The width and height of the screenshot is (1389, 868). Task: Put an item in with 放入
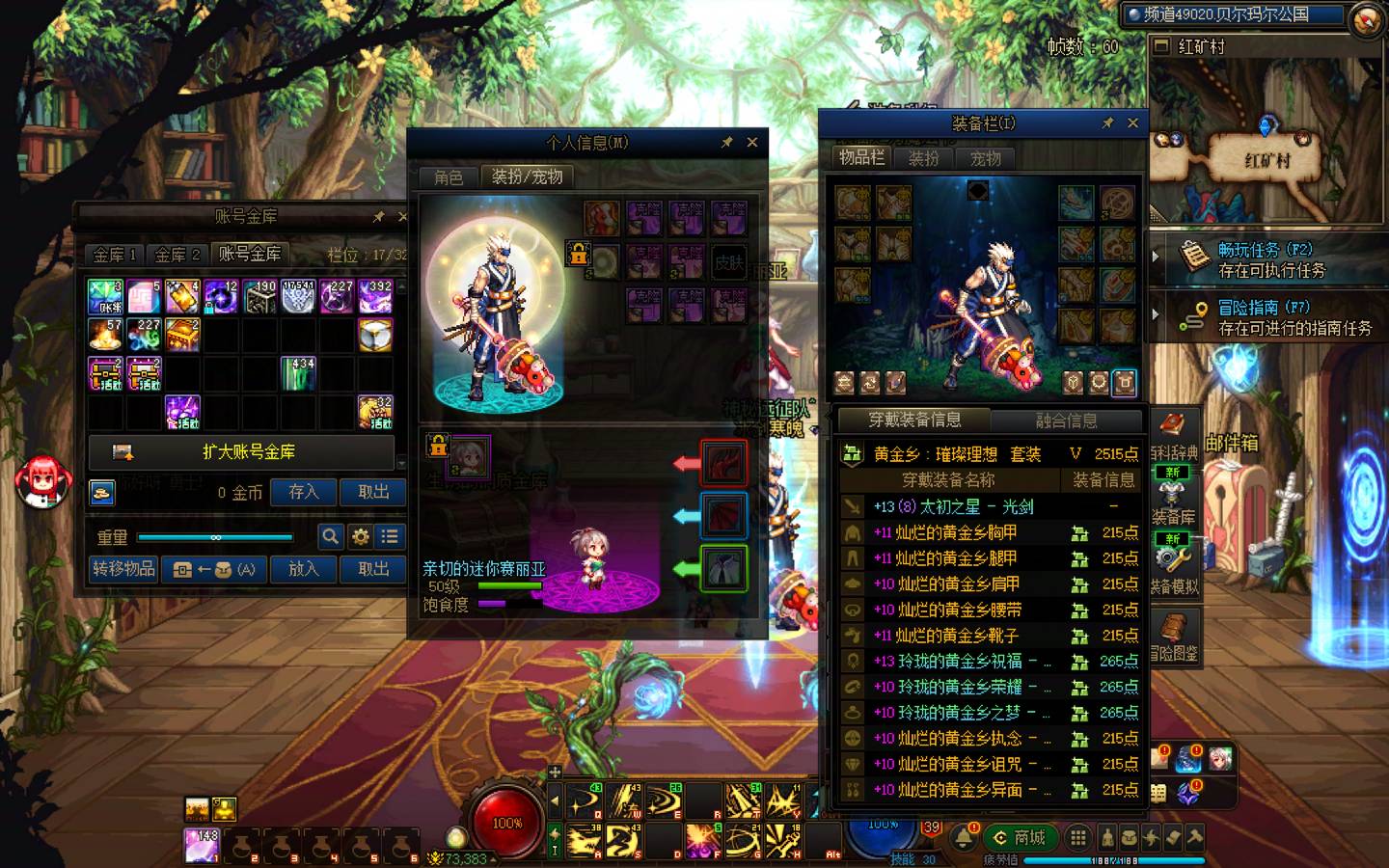[304, 569]
